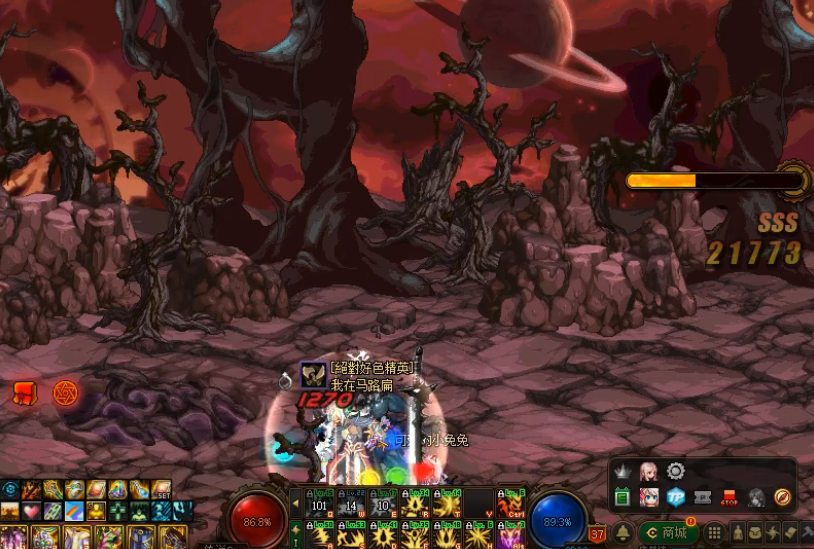Click the rainbow buff icon

click(75, 510)
